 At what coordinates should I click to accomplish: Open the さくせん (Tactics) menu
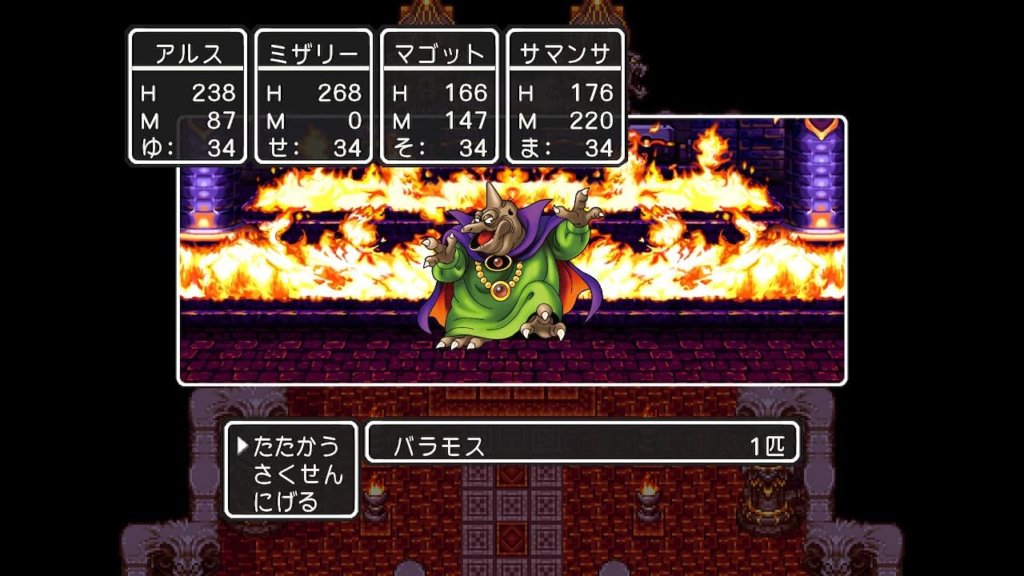coord(296,473)
